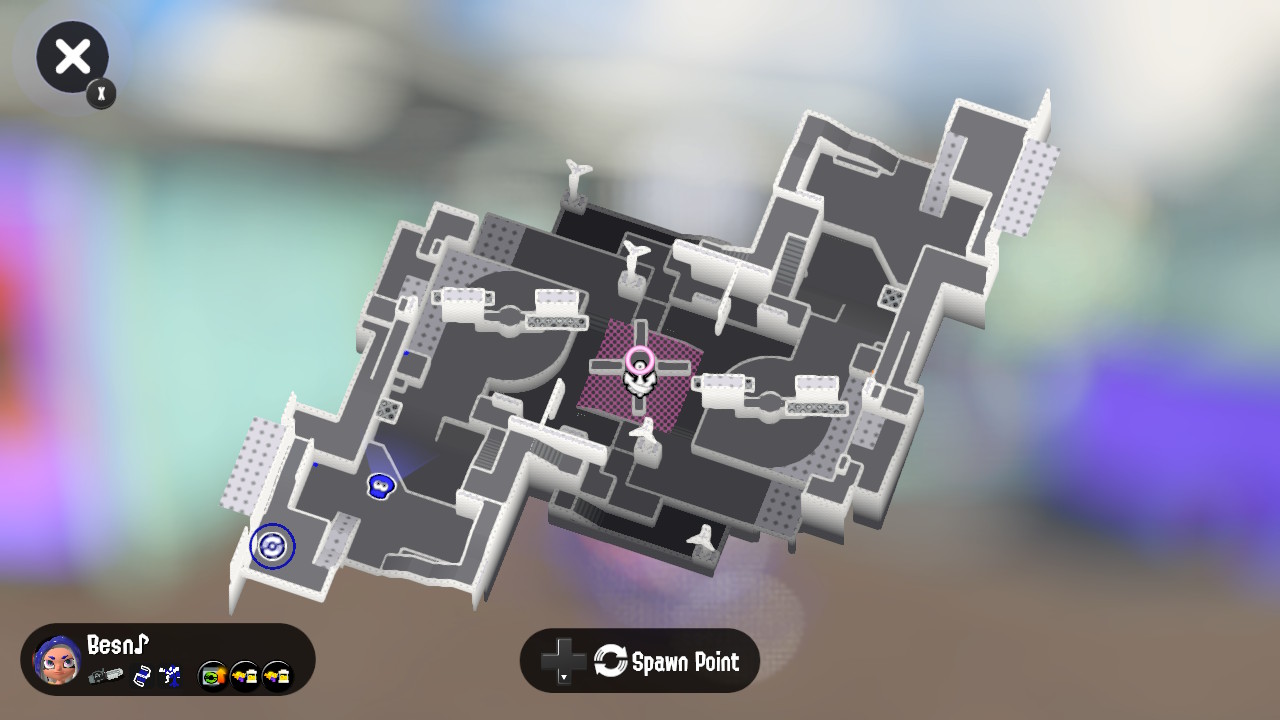The height and width of the screenshot is (720, 1280).
Task: Click the D-pad icon next to Spawn Point
Action: coord(562,660)
